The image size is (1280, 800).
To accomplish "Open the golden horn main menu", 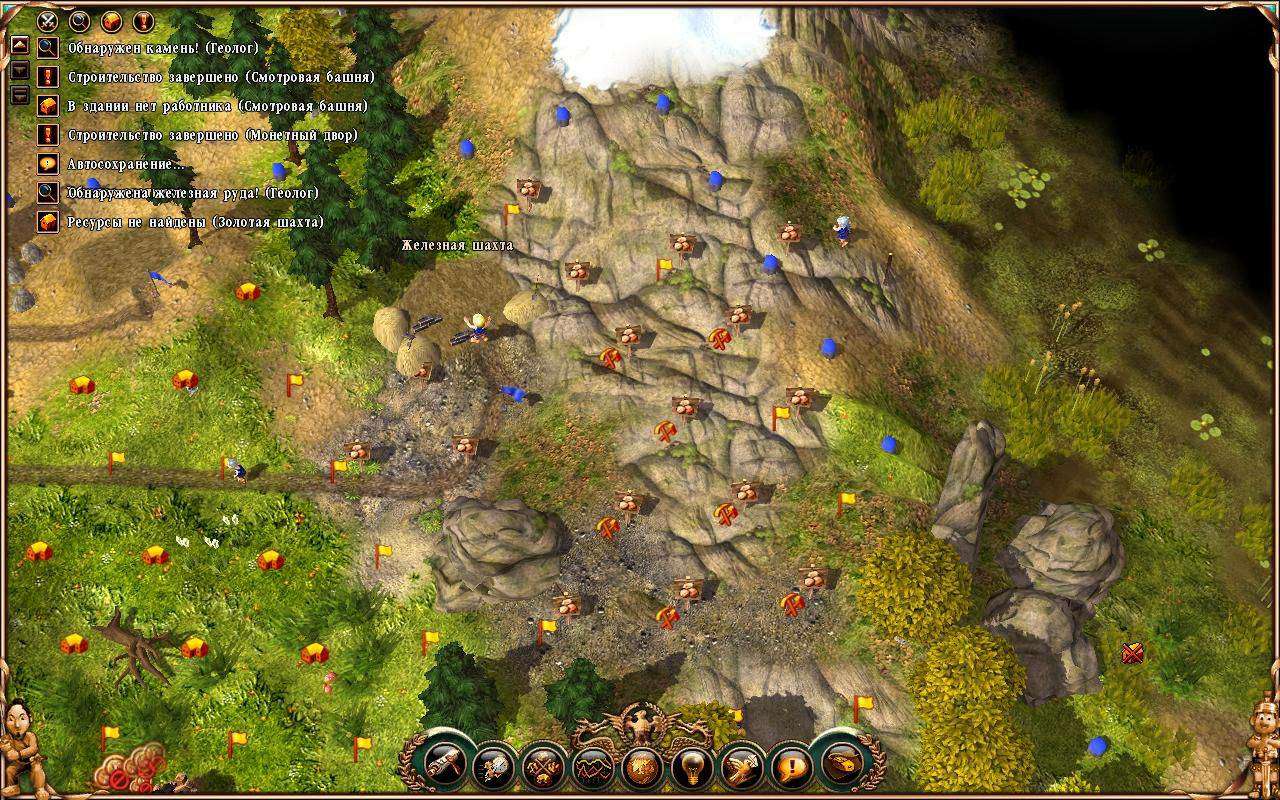I will click(841, 765).
